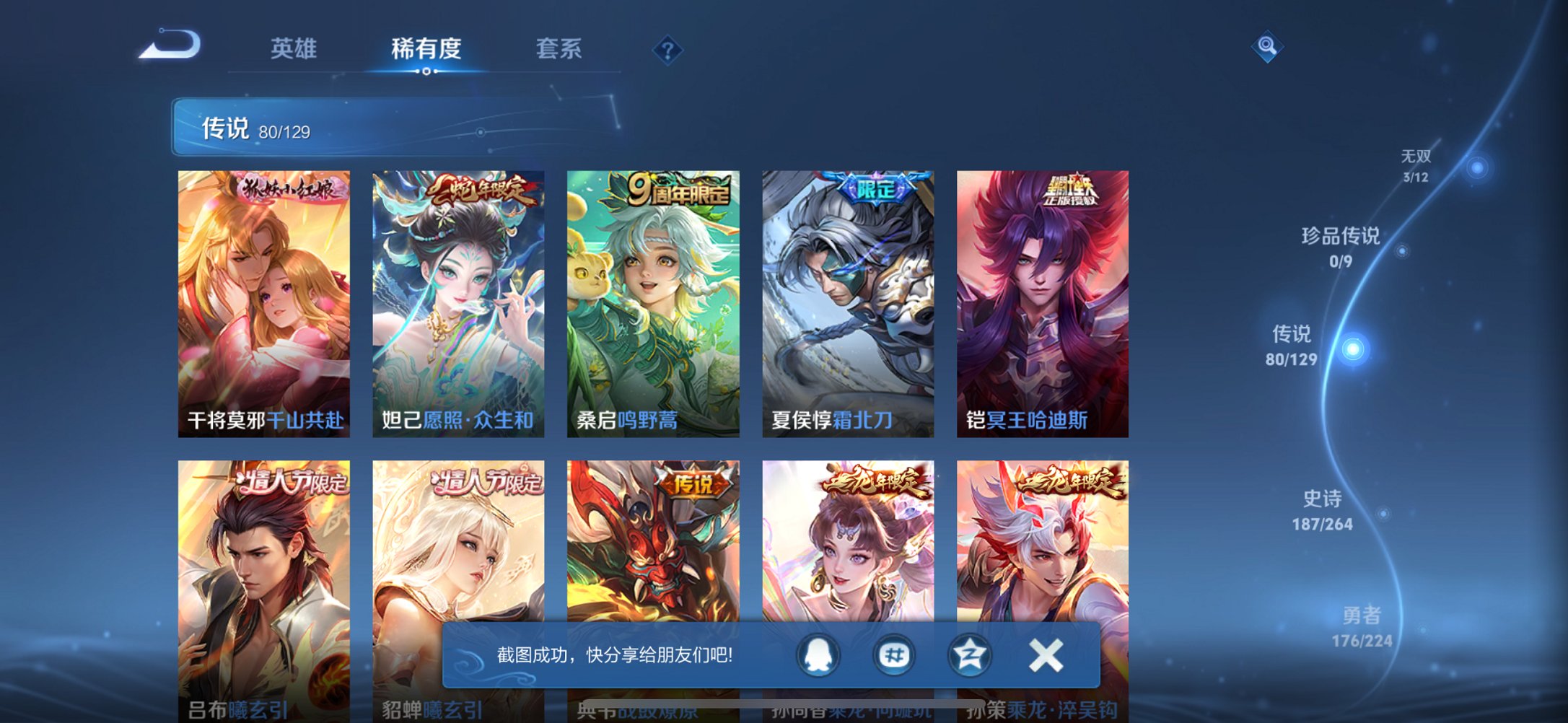Open the help question mark icon
Image resolution: width=1568 pixels, height=723 pixels.
click(x=667, y=49)
